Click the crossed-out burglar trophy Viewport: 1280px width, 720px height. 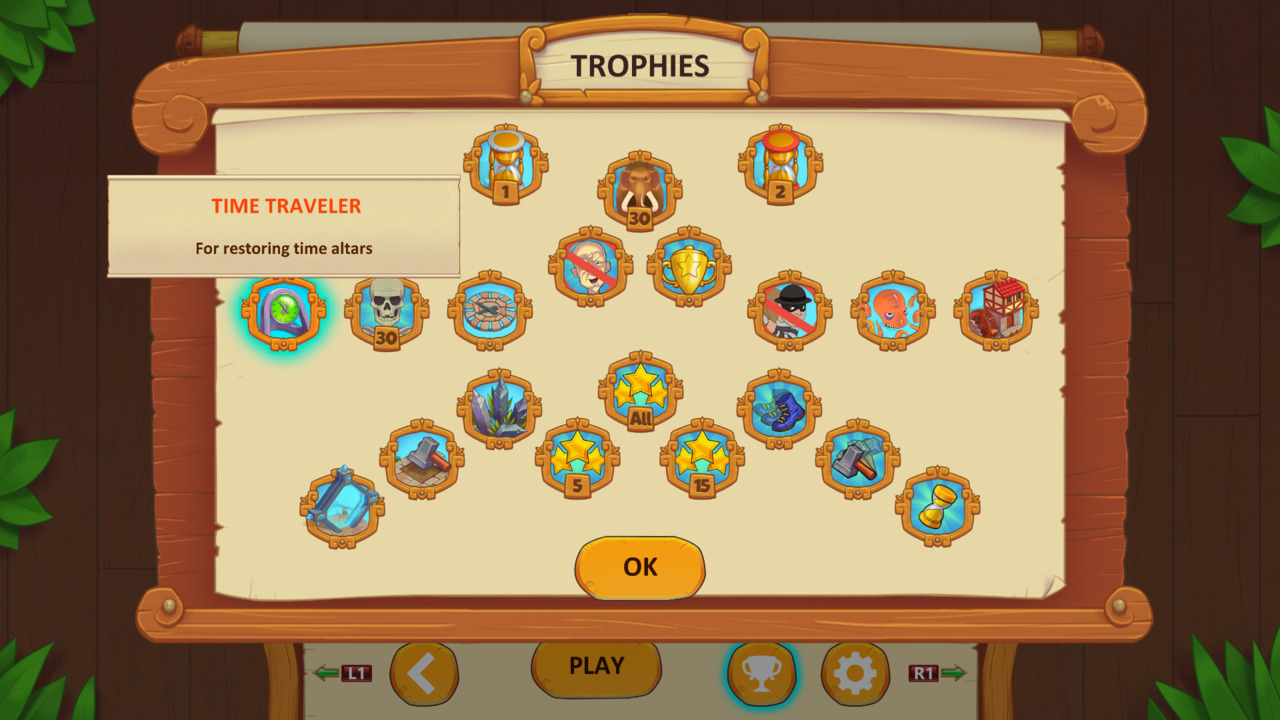click(x=788, y=311)
